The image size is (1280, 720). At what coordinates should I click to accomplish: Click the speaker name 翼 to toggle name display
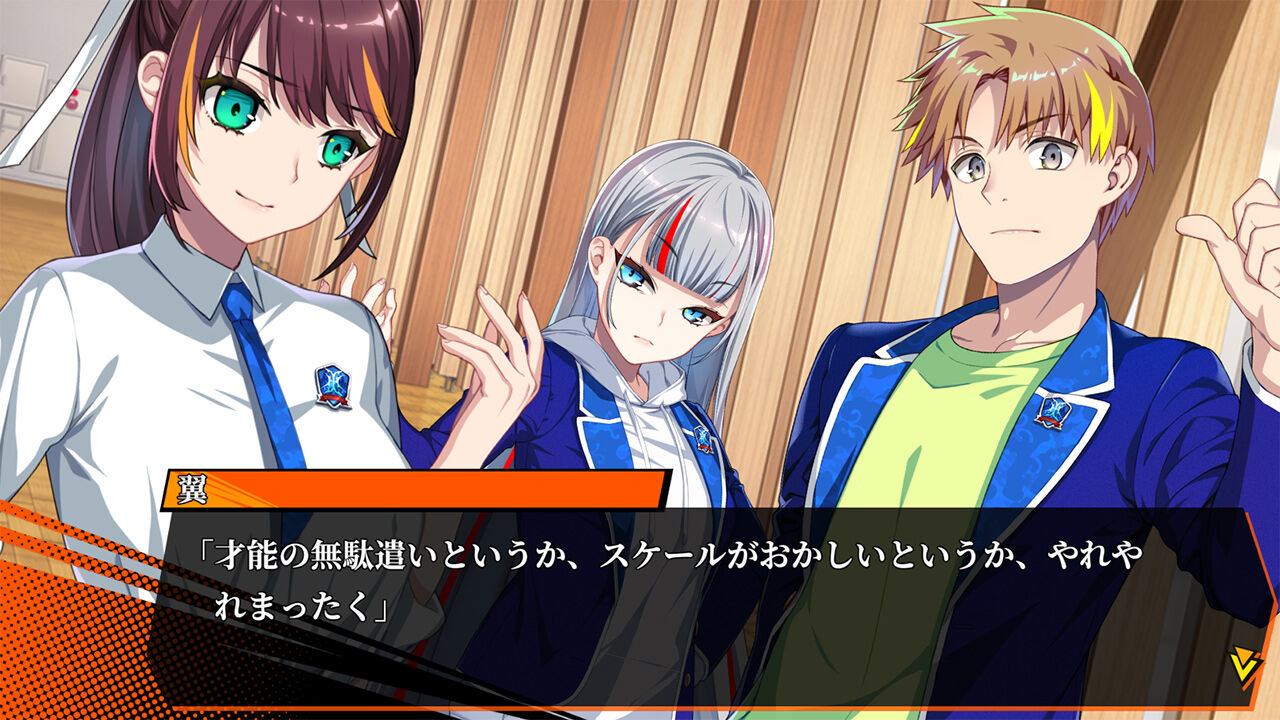point(190,488)
